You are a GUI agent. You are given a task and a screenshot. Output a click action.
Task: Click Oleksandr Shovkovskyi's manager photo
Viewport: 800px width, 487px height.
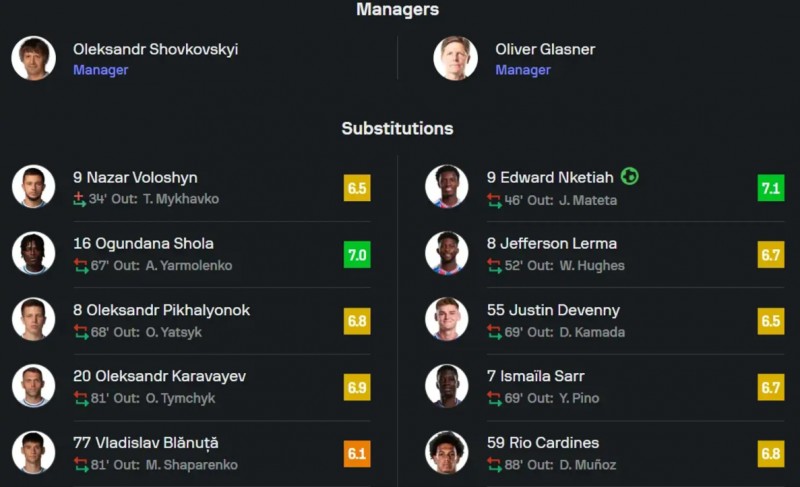click(33, 58)
